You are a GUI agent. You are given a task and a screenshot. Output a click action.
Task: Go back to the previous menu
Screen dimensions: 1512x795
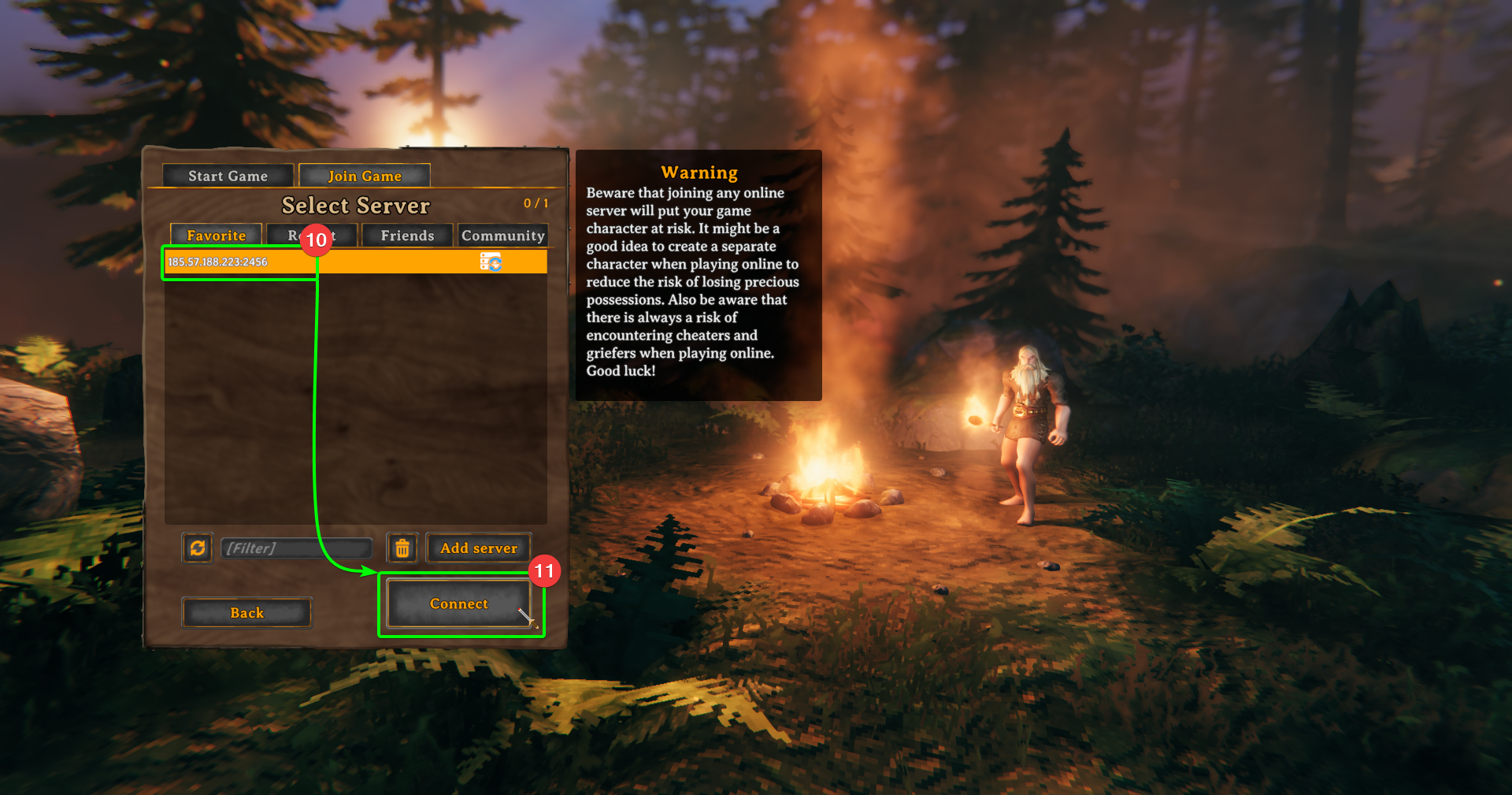click(246, 612)
